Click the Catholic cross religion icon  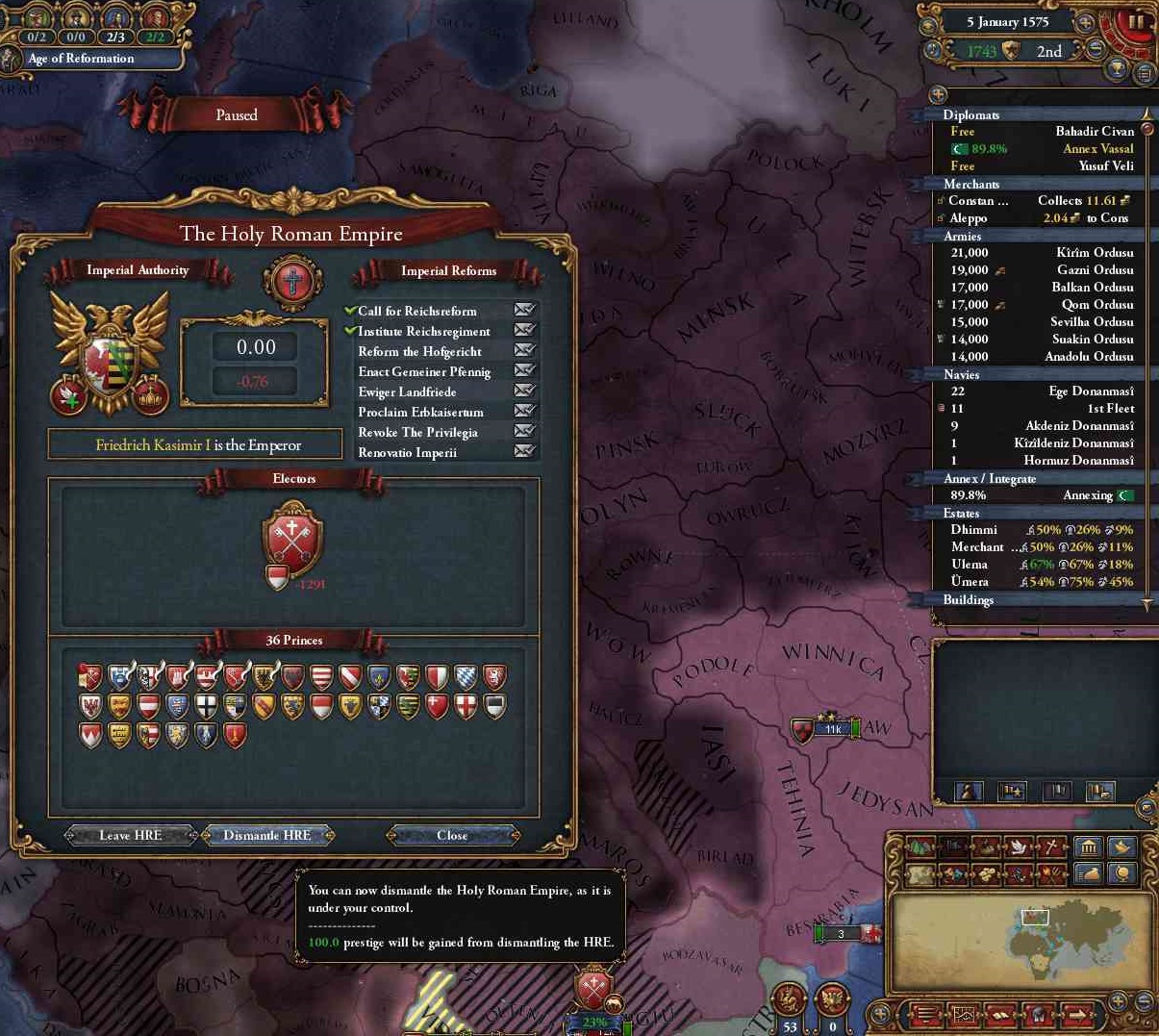[x=292, y=282]
